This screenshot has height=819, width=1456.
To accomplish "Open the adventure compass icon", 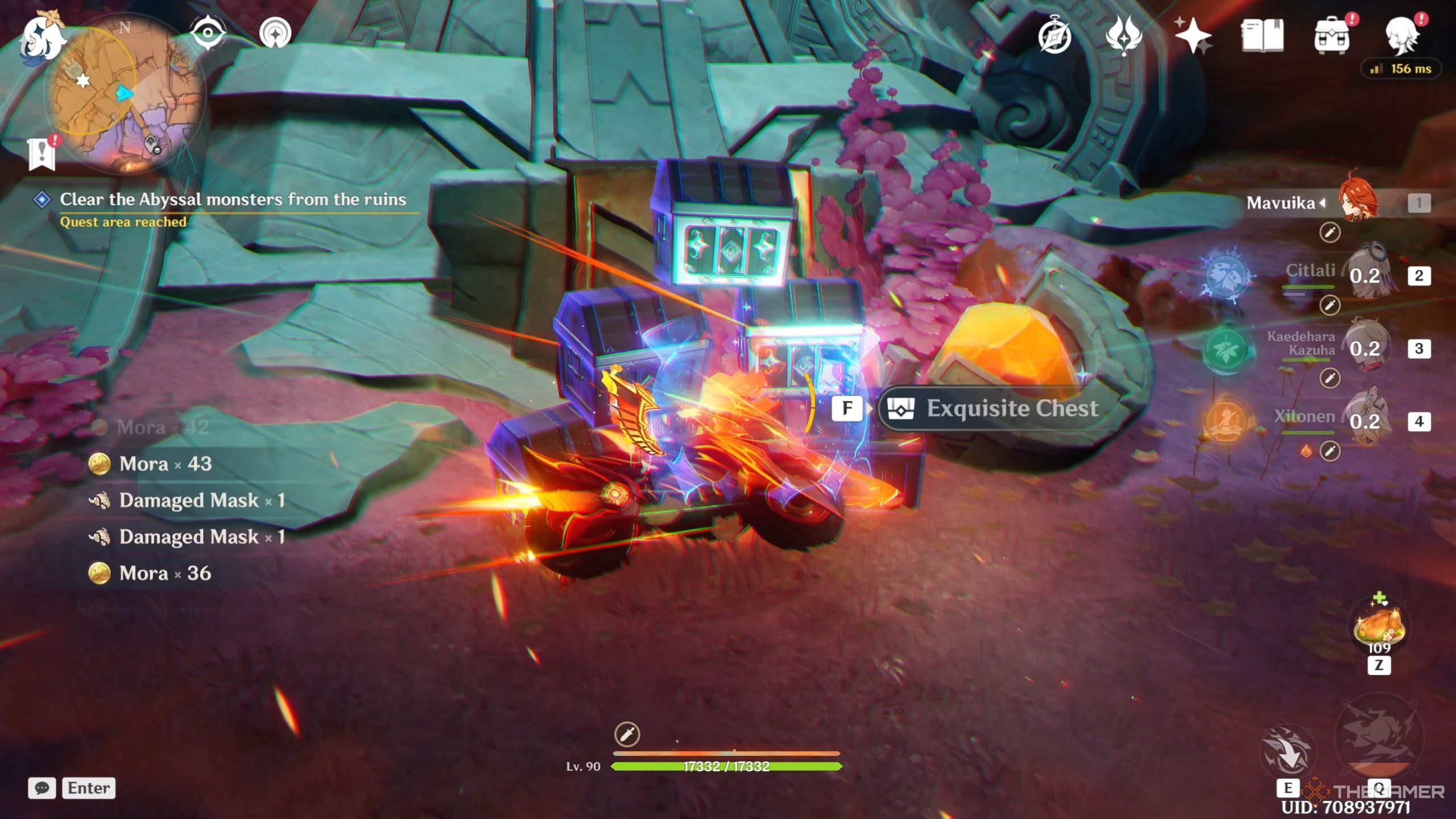I will pos(1054,36).
